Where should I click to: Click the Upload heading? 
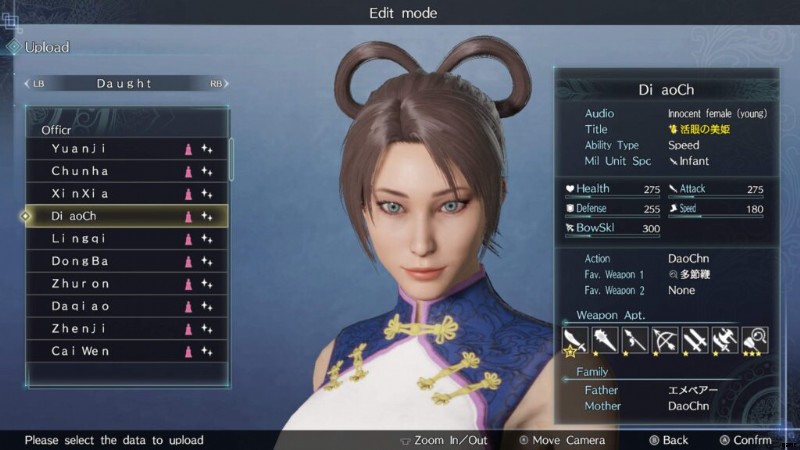(47, 47)
